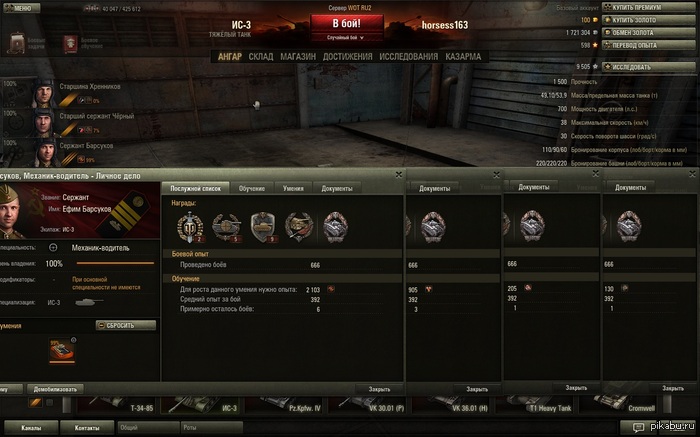Viewport: 700px width, 437px height.
Task: Start battle with the red В бой! button
Action: [x=349, y=23]
